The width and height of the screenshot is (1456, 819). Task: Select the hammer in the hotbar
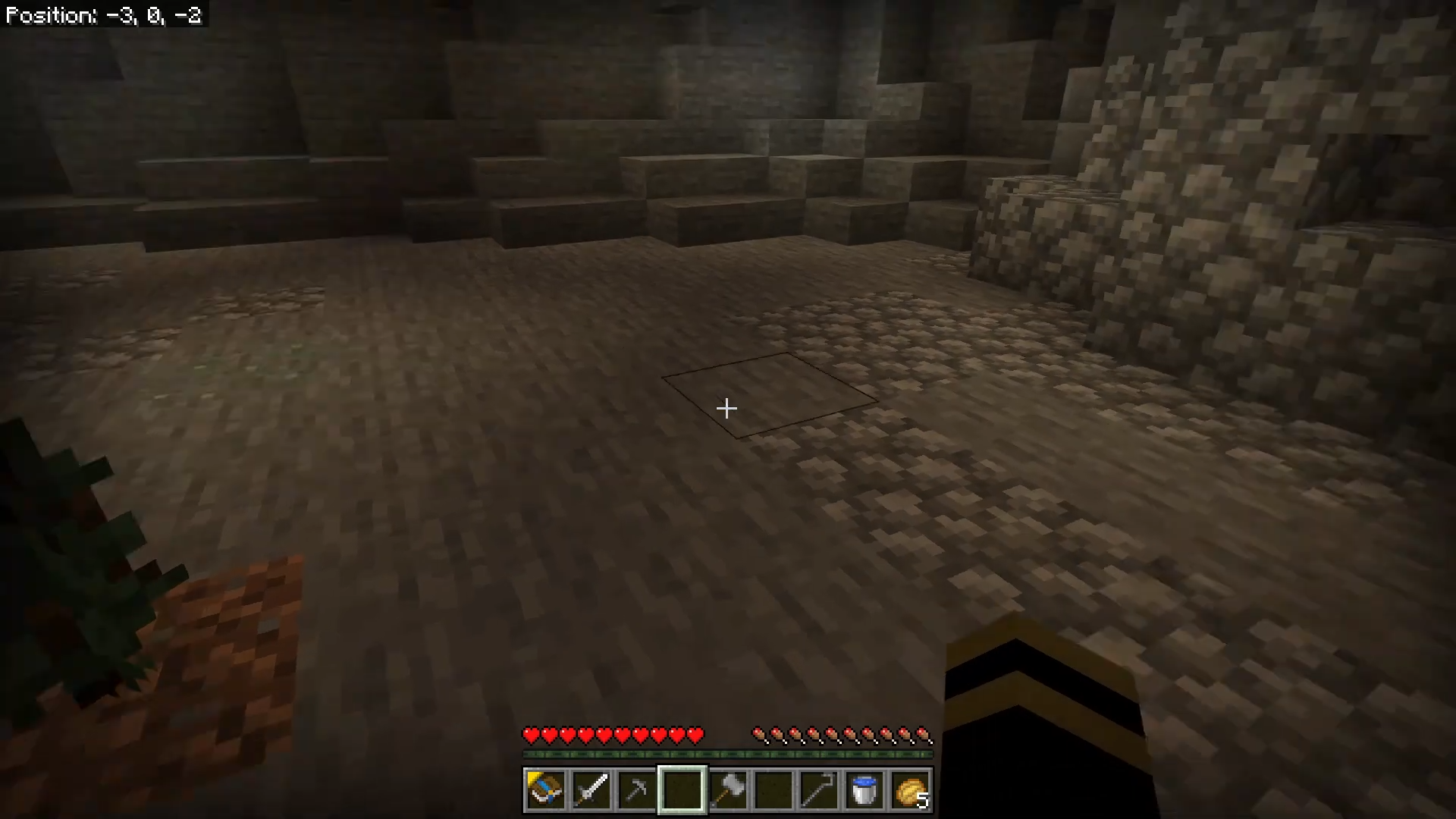(728, 790)
